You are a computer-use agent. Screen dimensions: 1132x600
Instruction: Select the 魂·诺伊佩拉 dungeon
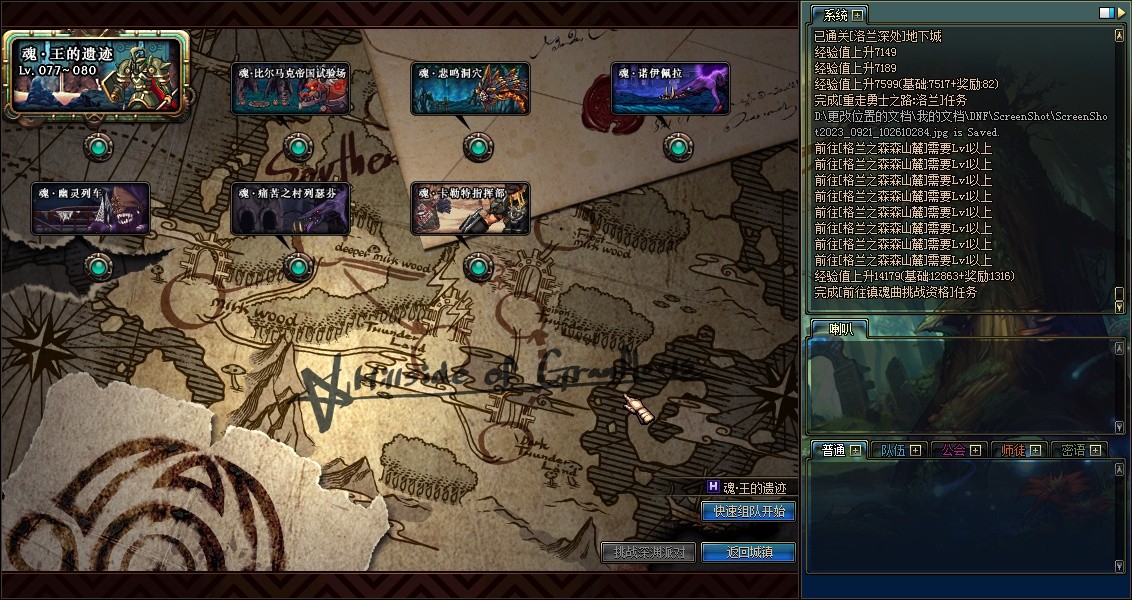[x=670, y=89]
